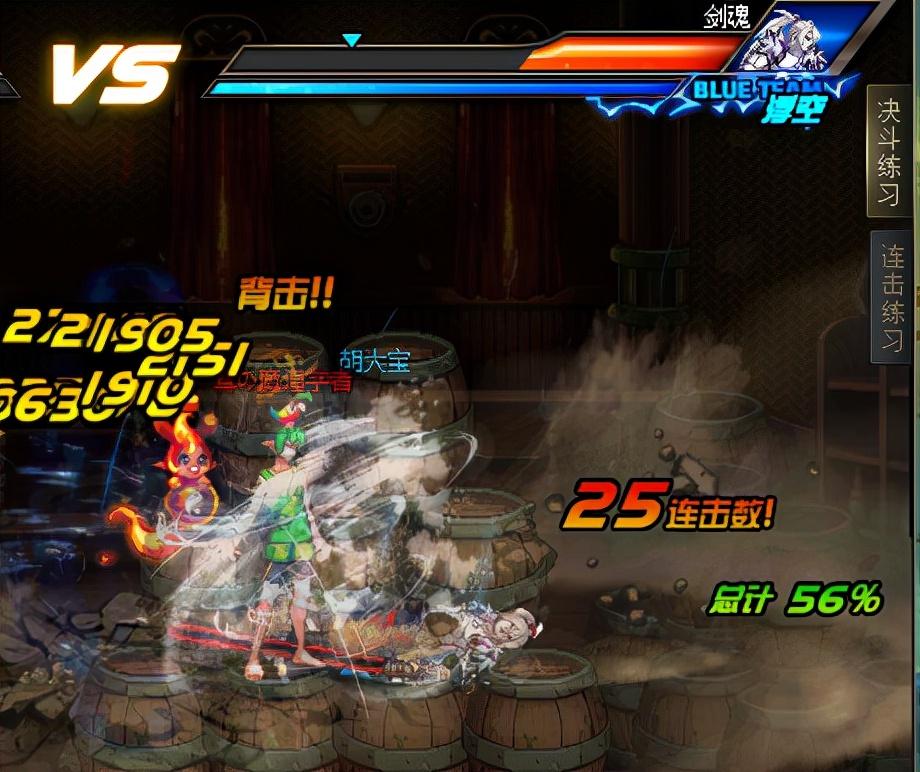Switch to the 决斗练习 tab

point(889,150)
